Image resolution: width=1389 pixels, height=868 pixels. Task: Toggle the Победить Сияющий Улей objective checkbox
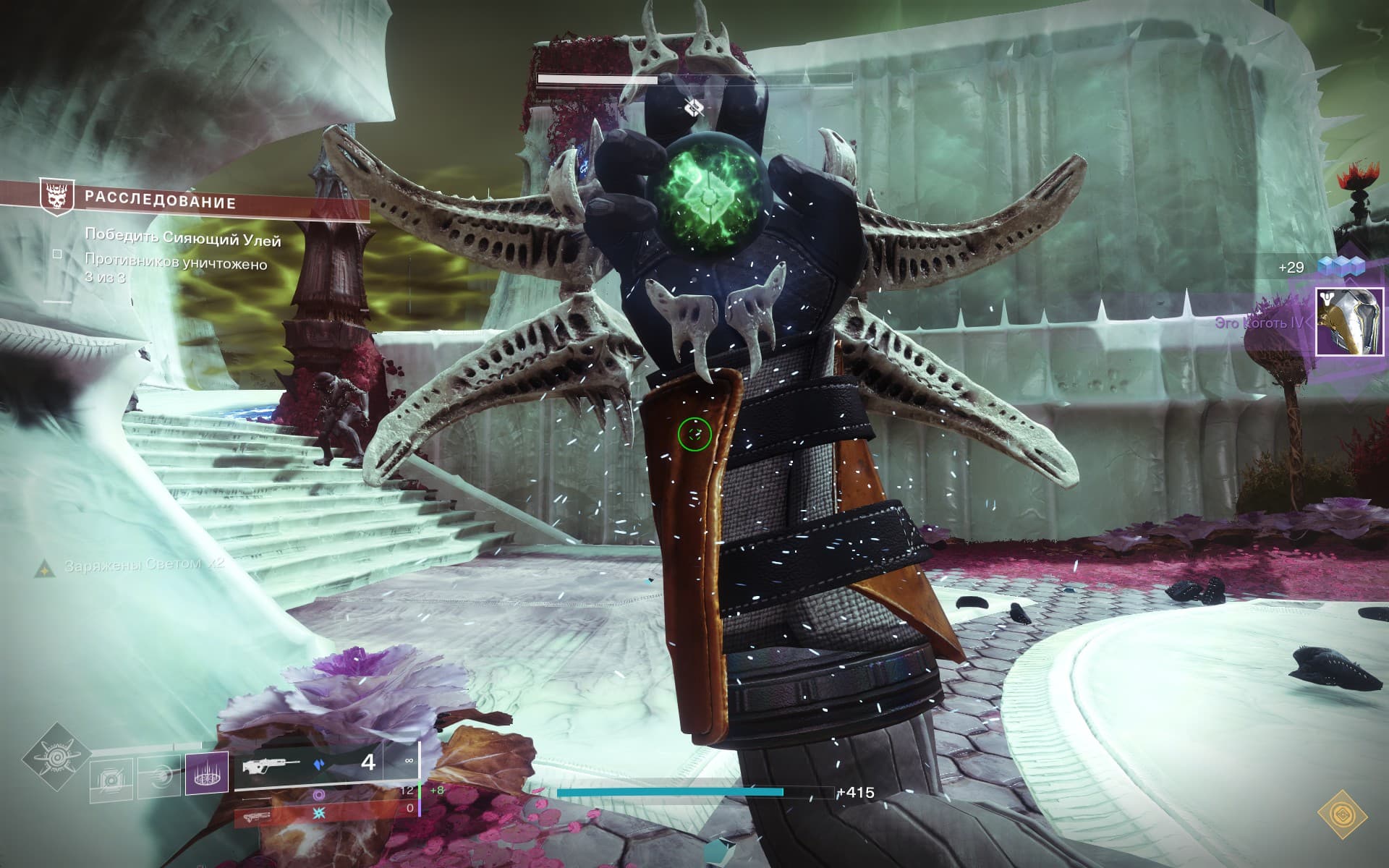pyautogui.click(x=57, y=254)
